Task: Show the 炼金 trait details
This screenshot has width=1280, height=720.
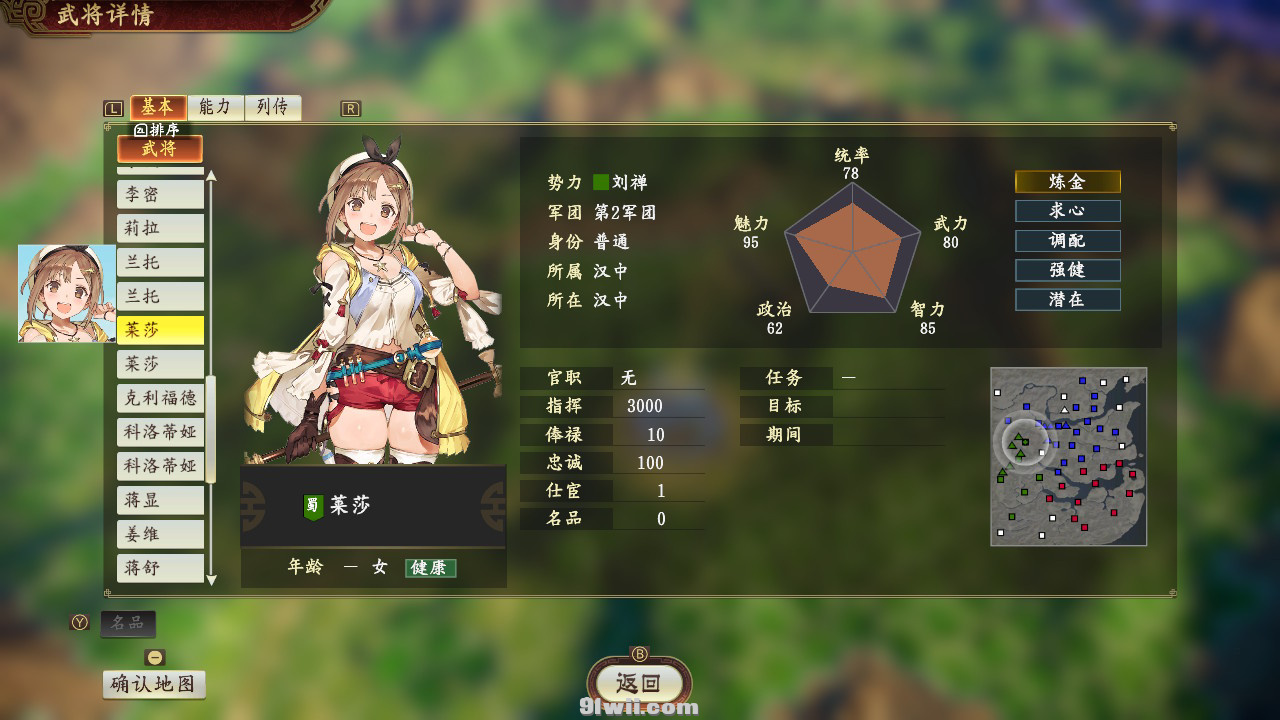Action: click(1067, 182)
